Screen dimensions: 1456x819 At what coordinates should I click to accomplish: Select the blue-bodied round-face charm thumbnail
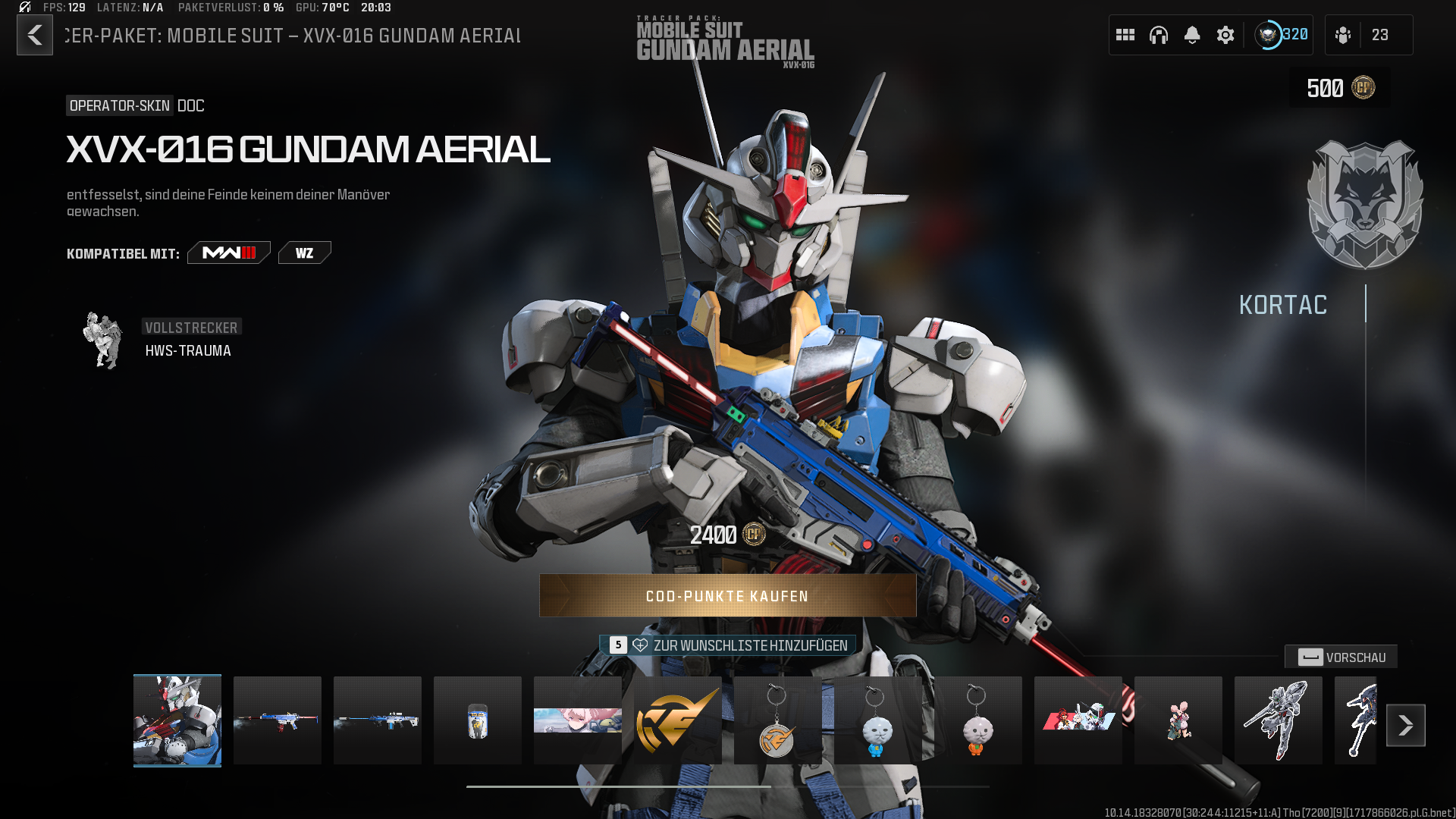pyautogui.click(x=877, y=720)
